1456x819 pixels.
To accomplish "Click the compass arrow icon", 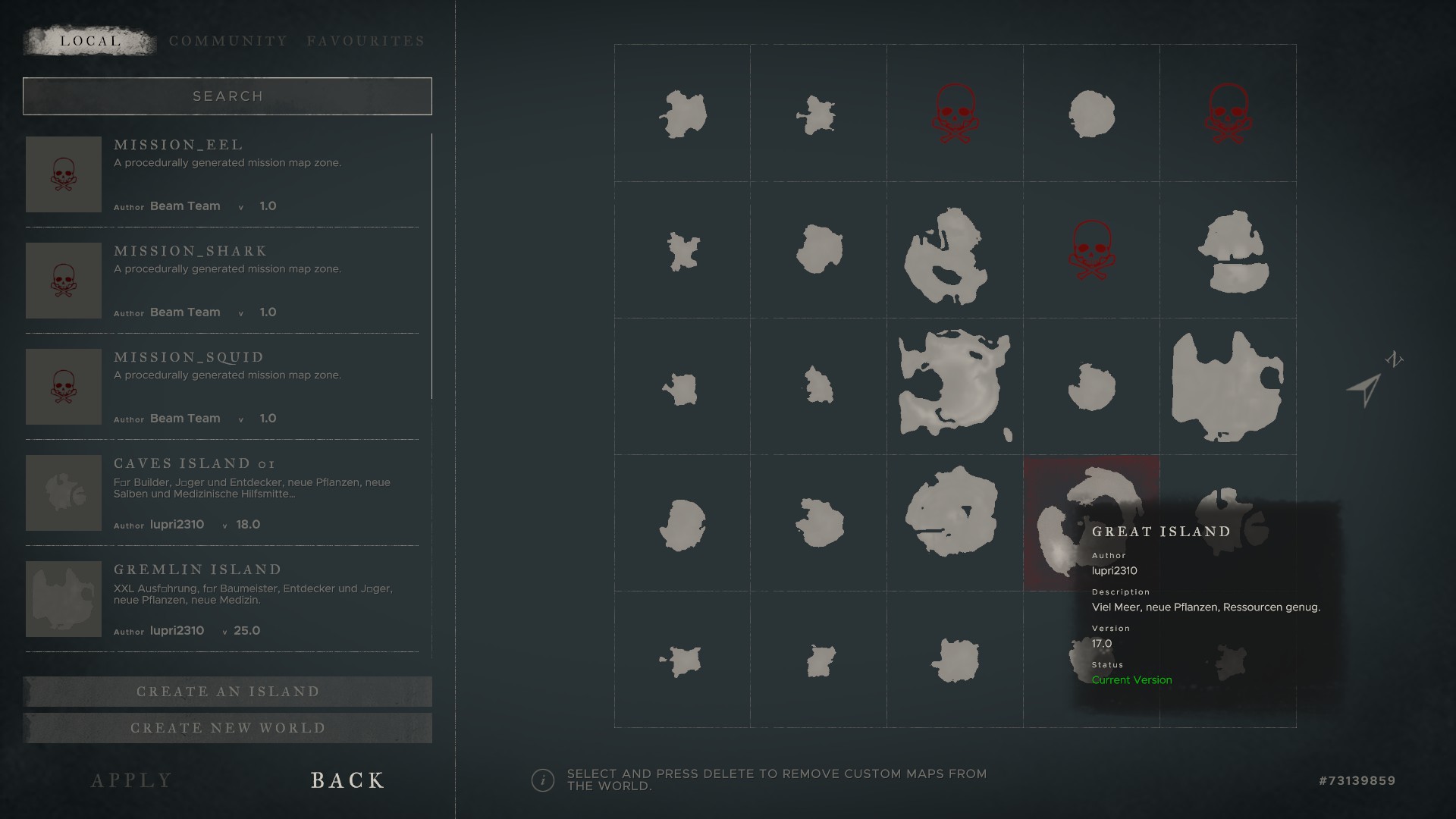I will point(1365,390).
